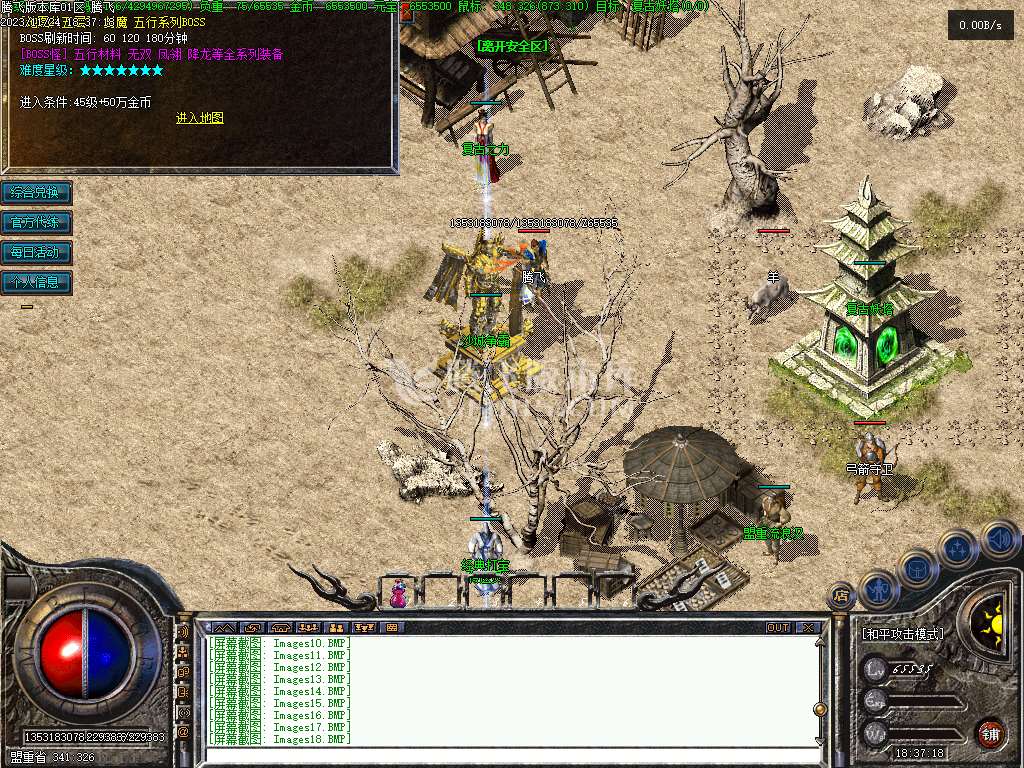Select the pink potion in the belt slot
Image resolution: width=1024 pixels, height=768 pixels.
(399, 594)
